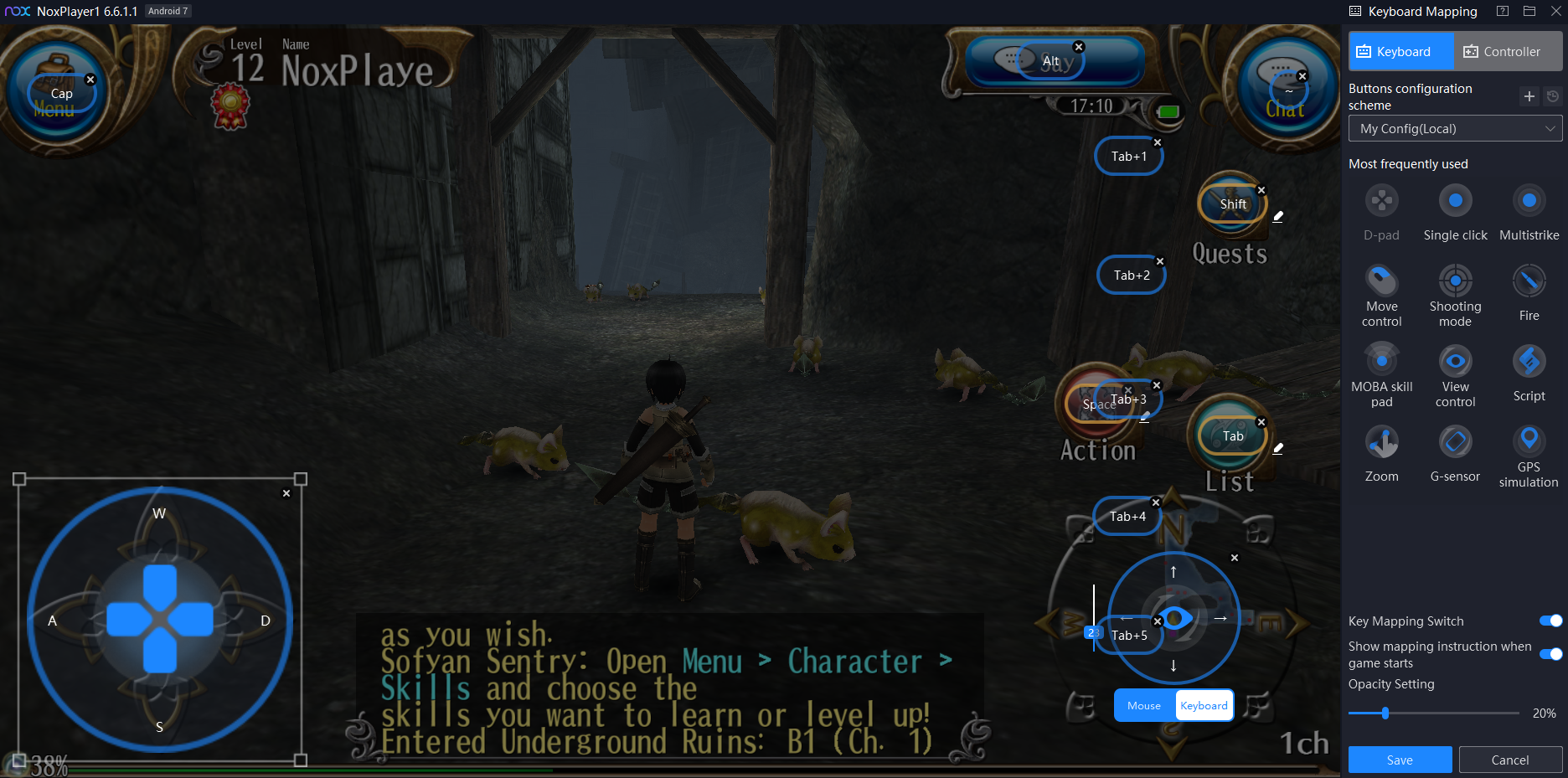Switch to the Controller tab

point(1502,52)
